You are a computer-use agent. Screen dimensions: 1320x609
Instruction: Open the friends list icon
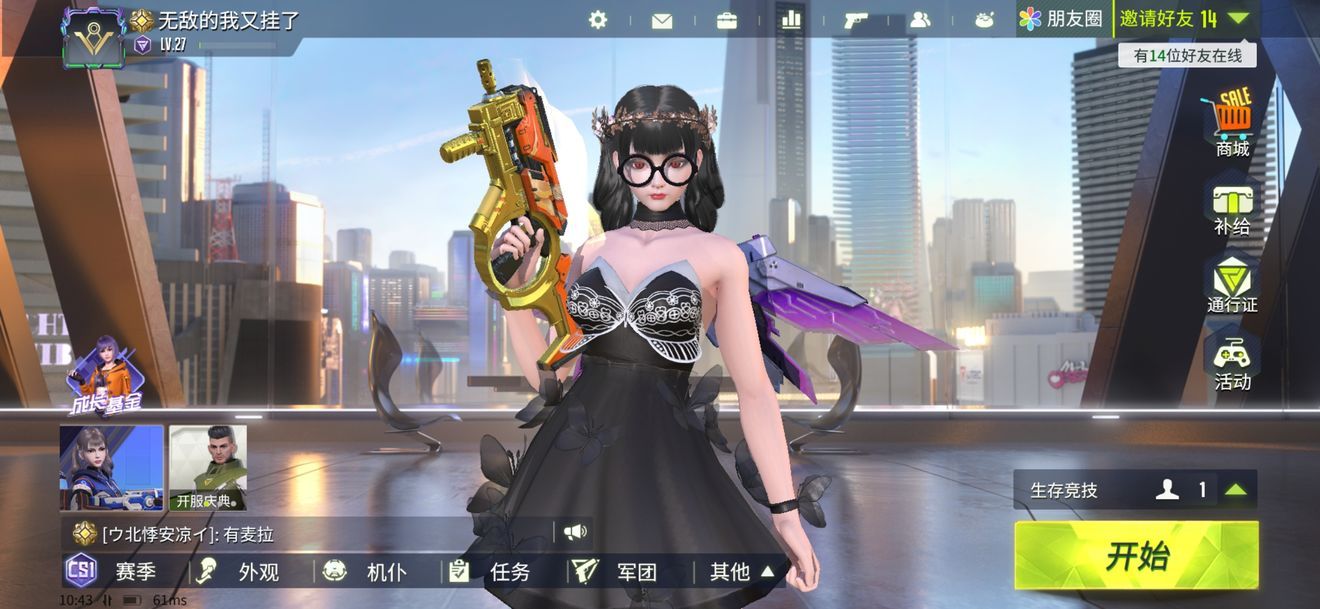(x=920, y=20)
